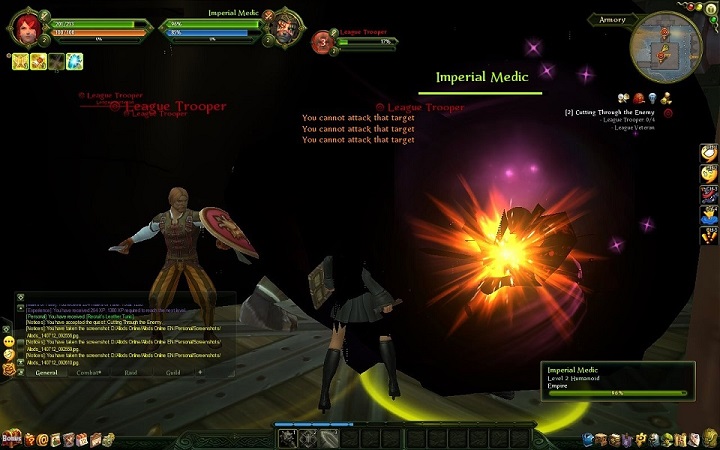Open the Bonus chest button
Image resolution: width=720 pixels, height=450 pixels.
[11, 439]
